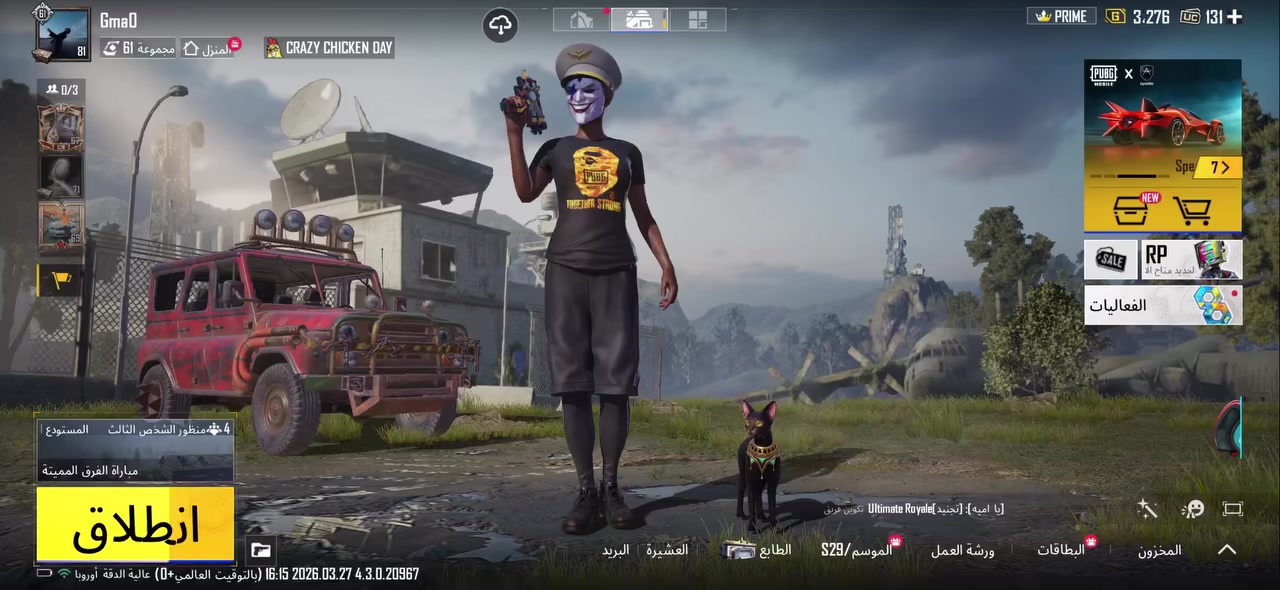Click the cloud download icon
Viewport: 1280px width, 590px height.
500,25
